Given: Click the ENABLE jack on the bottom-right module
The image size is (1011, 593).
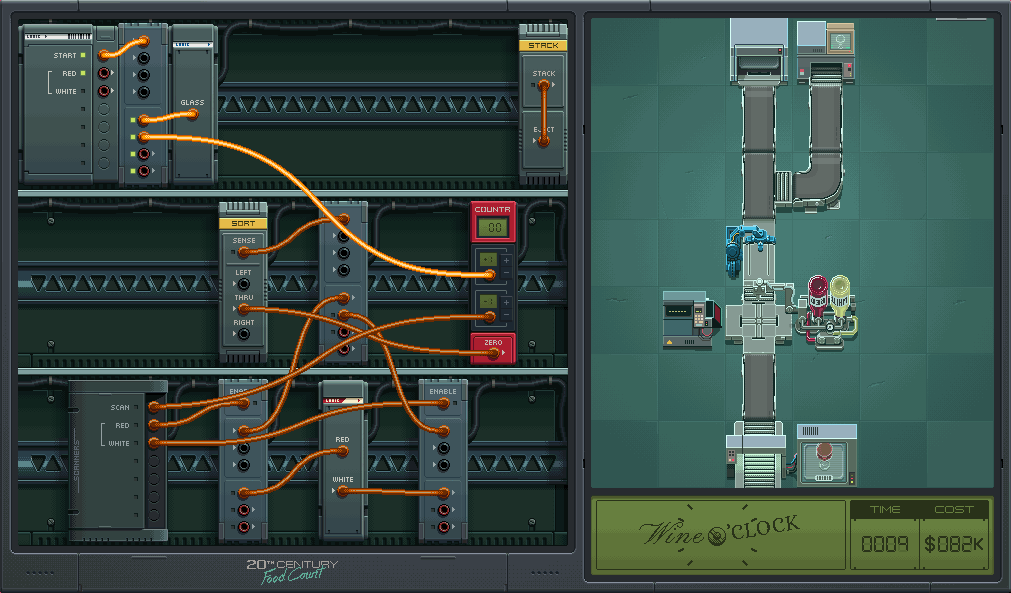Looking at the screenshot, I should tap(443, 404).
